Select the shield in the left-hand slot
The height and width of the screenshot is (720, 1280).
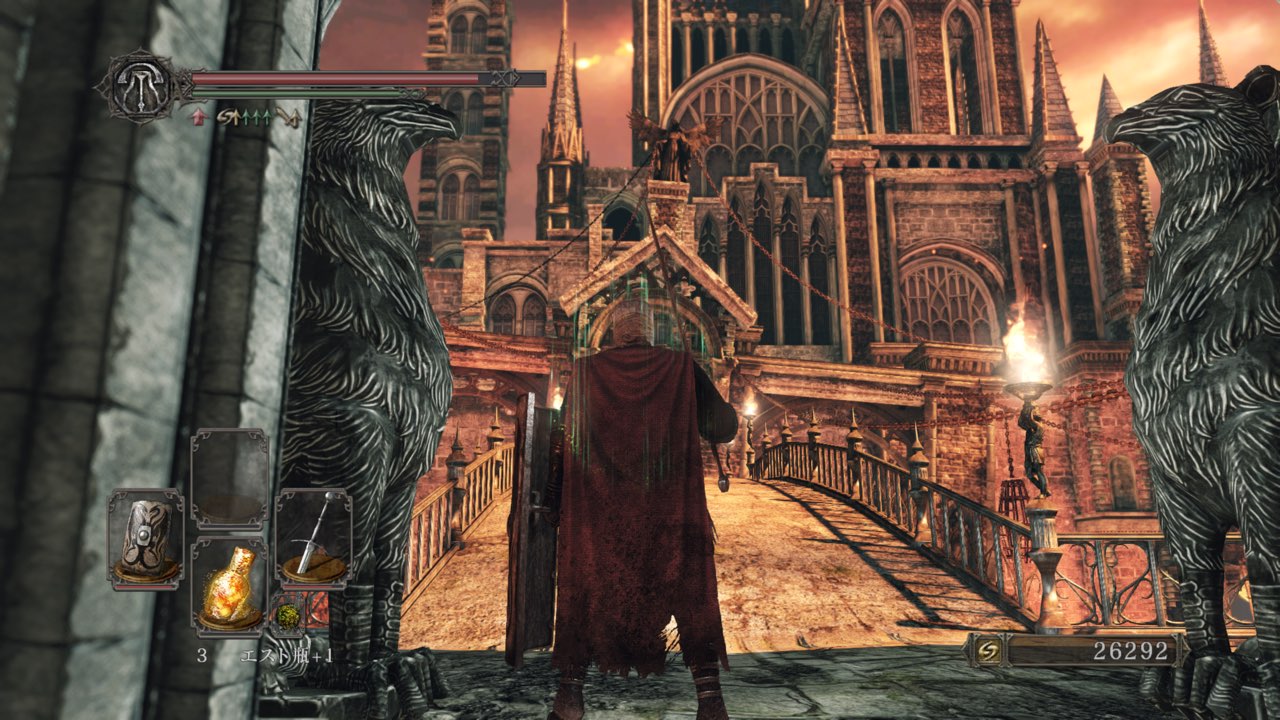pos(145,537)
